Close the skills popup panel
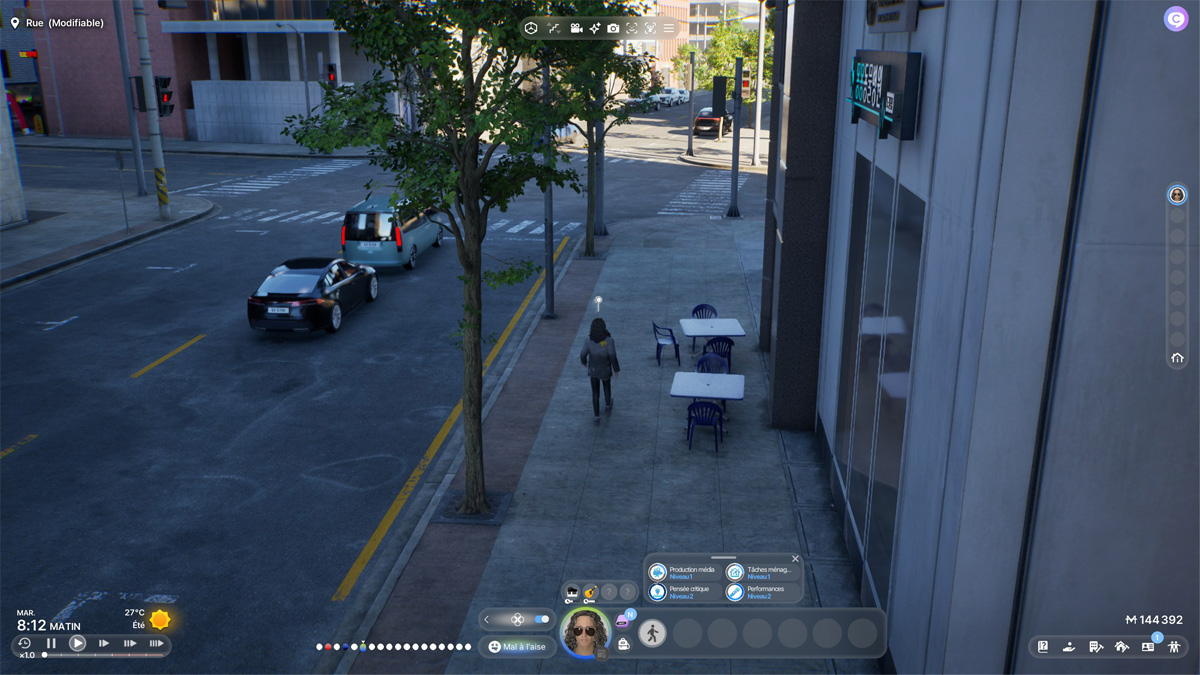The height and width of the screenshot is (675, 1200). (795, 559)
